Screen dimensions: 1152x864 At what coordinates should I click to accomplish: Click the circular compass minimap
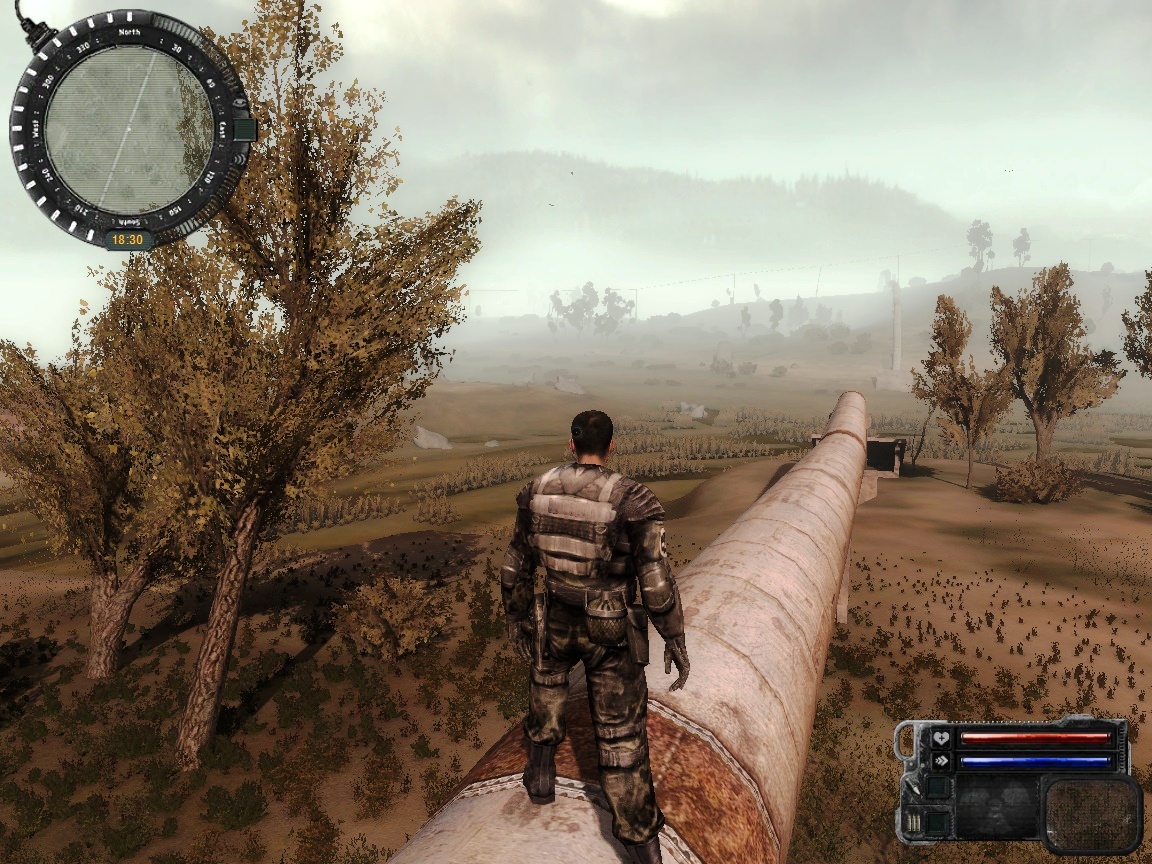coord(128,129)
